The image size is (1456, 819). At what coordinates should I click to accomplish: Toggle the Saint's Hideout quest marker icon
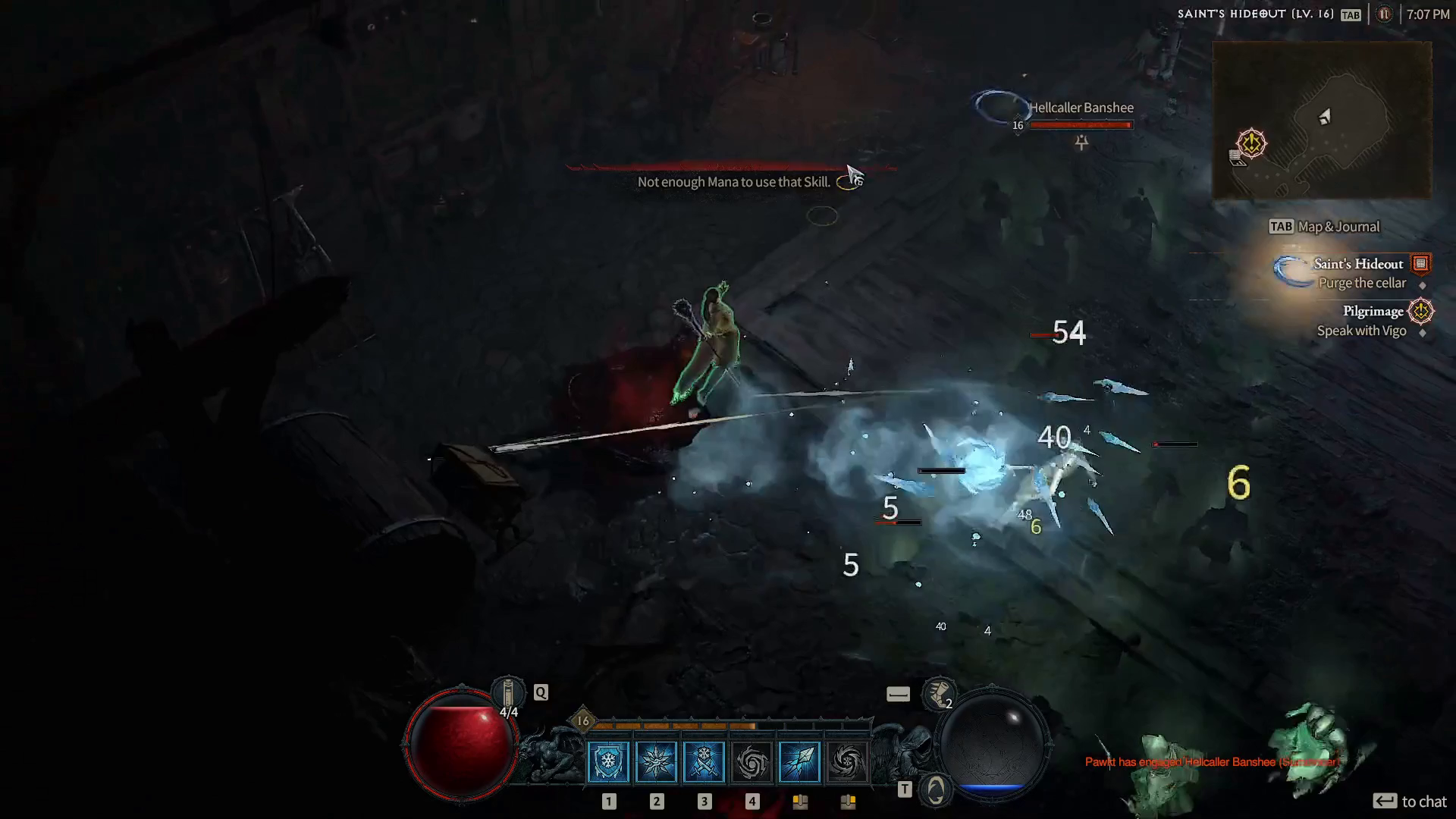coord(1421,265)
